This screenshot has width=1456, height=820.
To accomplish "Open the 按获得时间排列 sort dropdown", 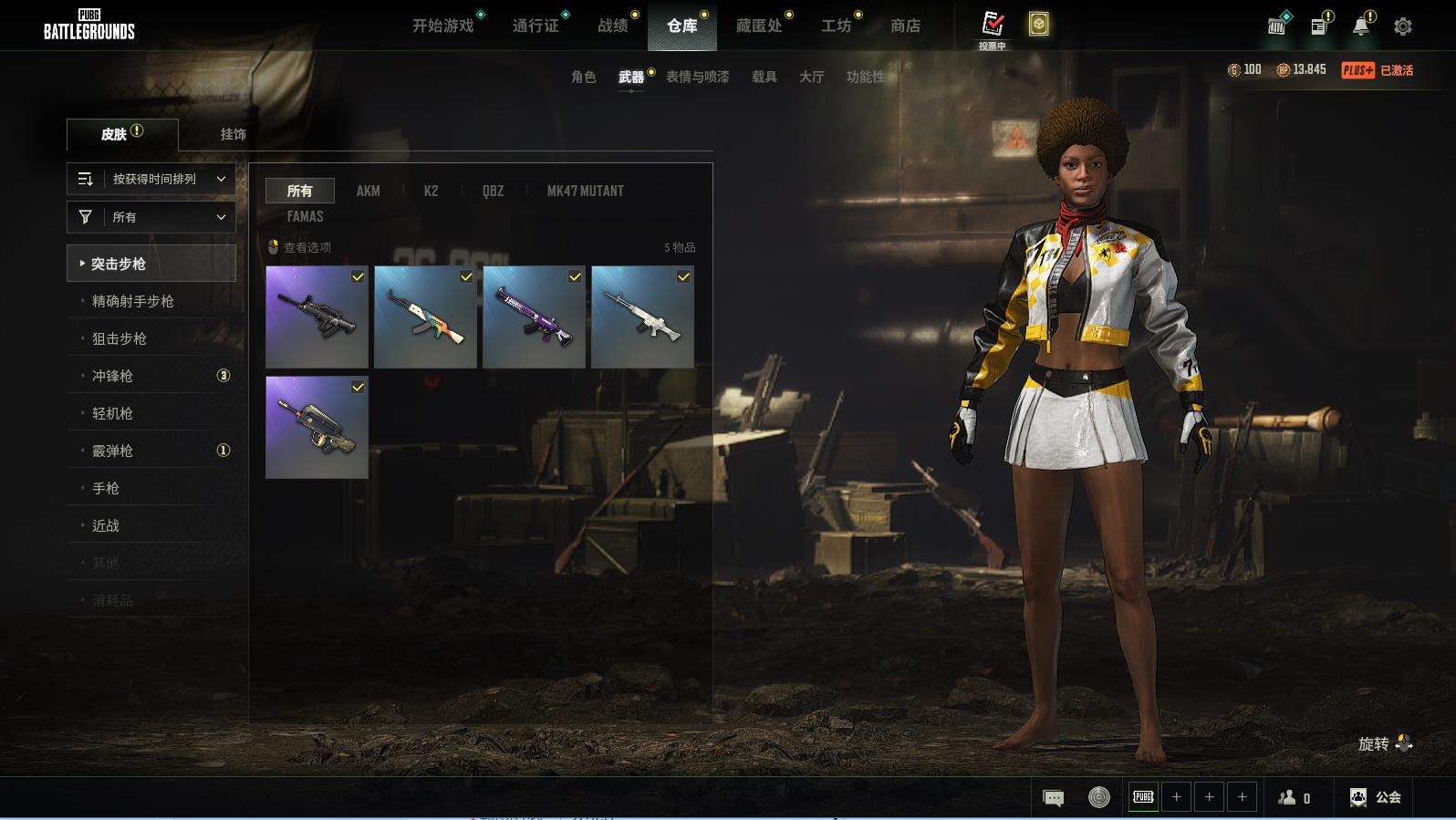I will (151, 179).
